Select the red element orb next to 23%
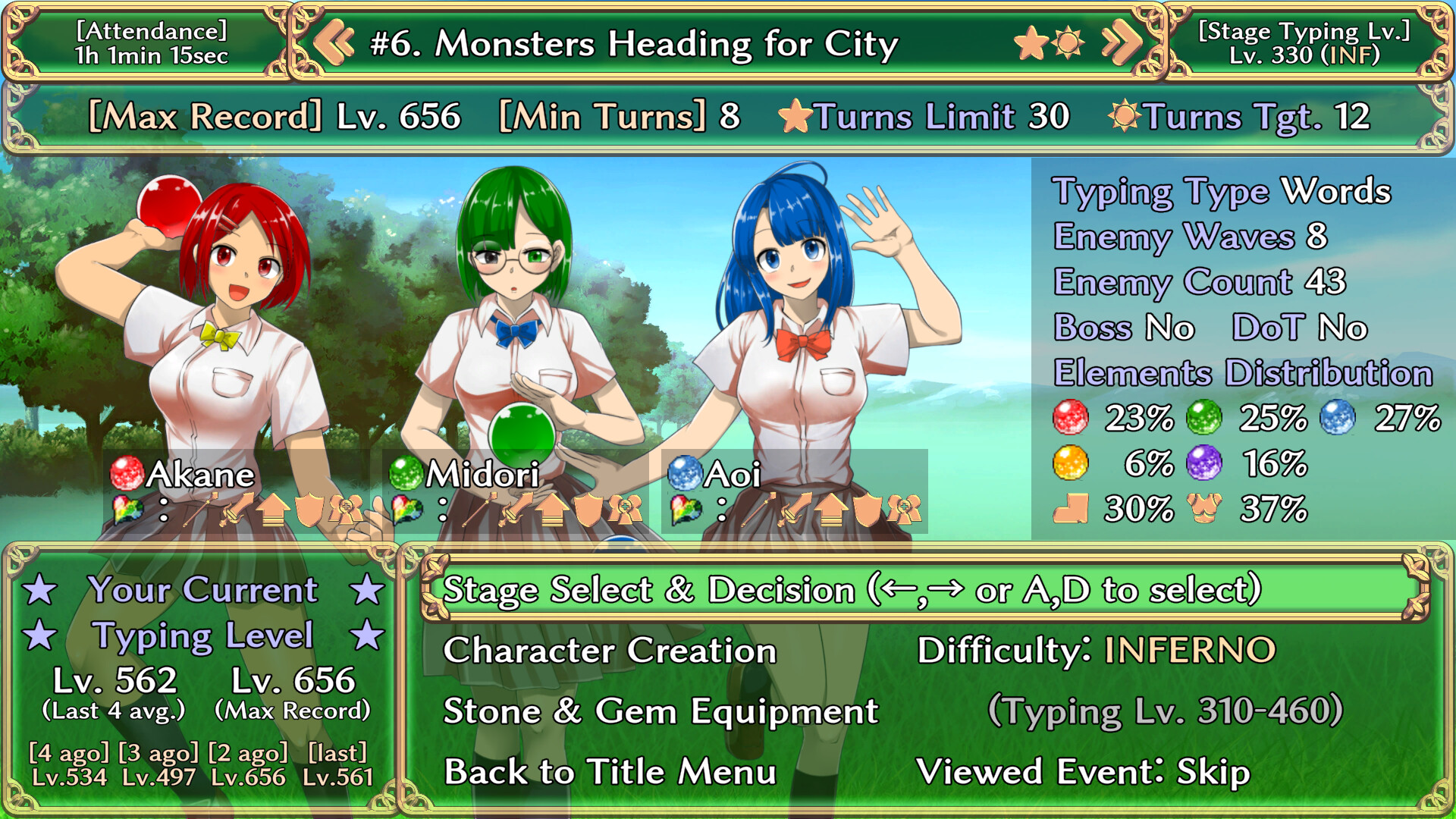This screenshot has height=819, width=1456. (1069, 417)
